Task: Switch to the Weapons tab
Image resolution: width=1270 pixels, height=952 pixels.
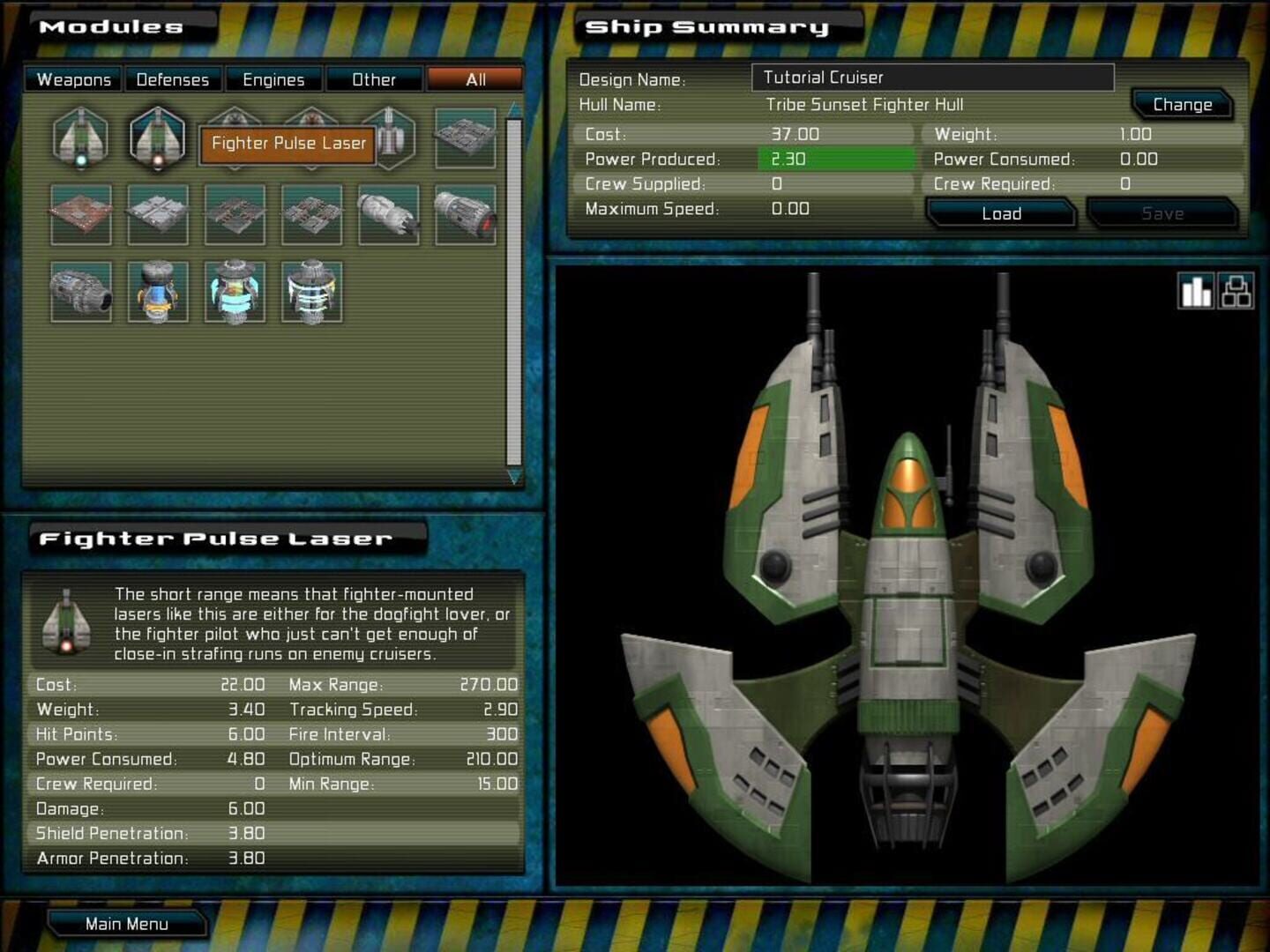Action: (73, 79)
